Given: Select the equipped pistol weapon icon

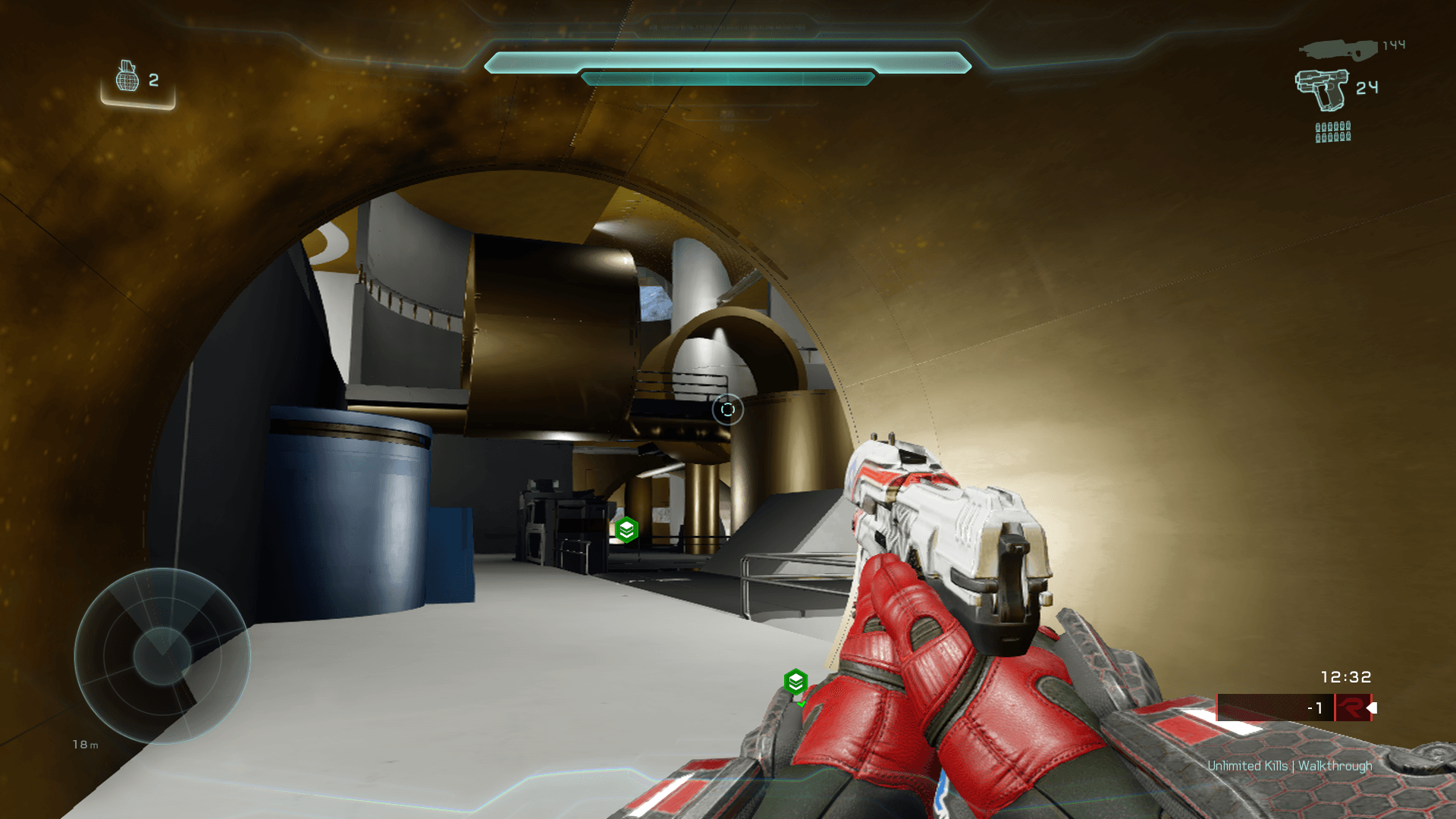Looking at the screenshot, I should point(1323,89).
